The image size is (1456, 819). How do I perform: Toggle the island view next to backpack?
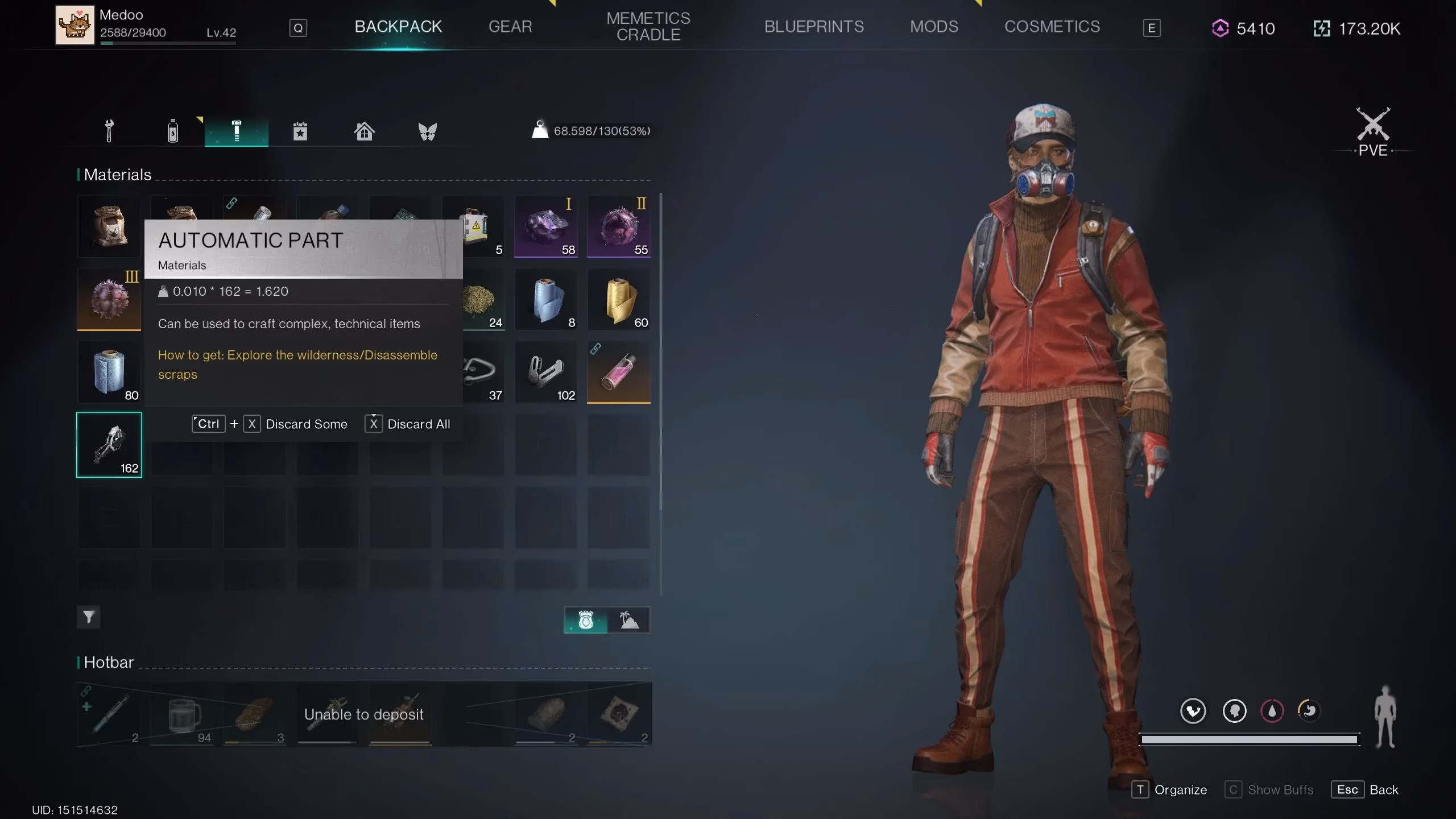click(x=628, y=620)
